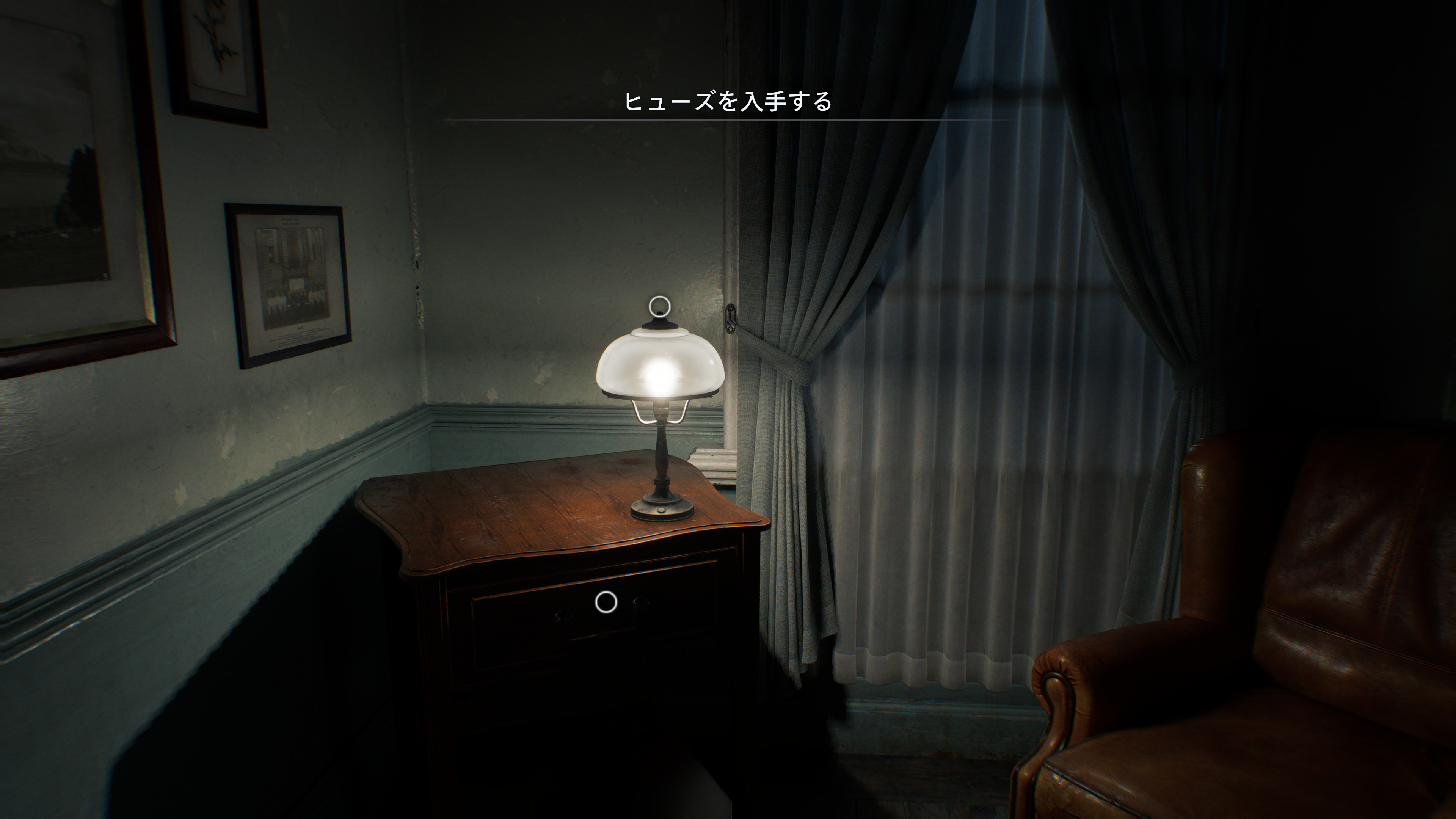Click the ヒューズを入手する objective text

coord(728,102)
